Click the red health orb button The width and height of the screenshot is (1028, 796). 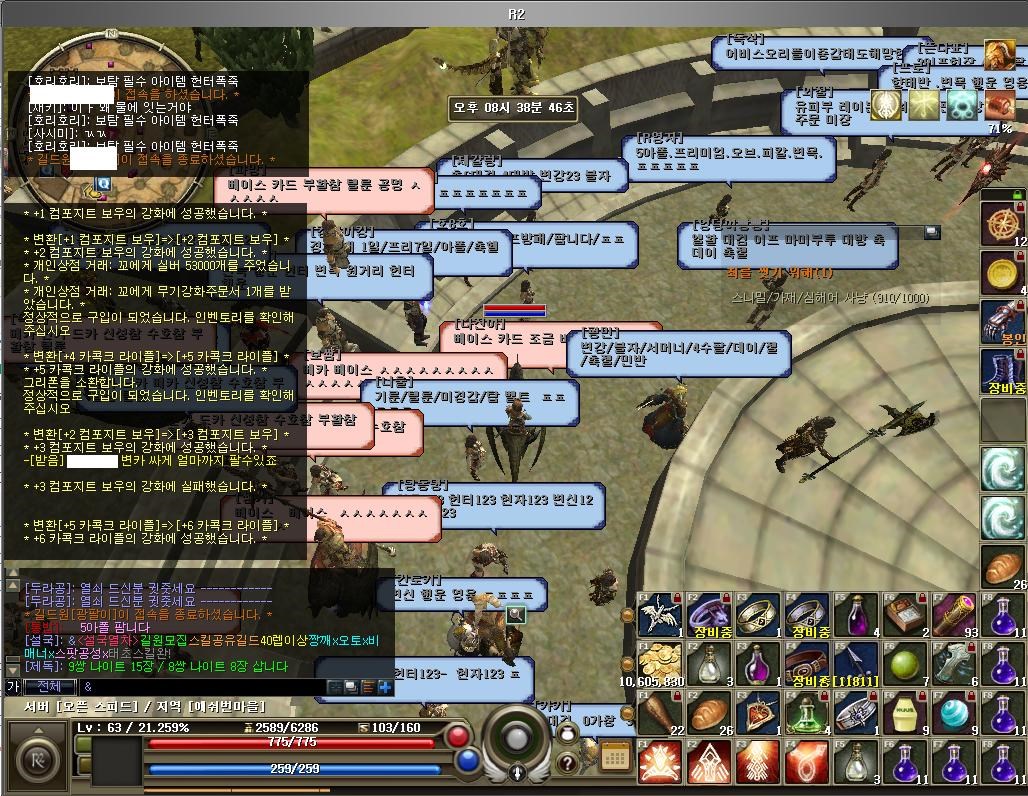click(x=459, y=736)
